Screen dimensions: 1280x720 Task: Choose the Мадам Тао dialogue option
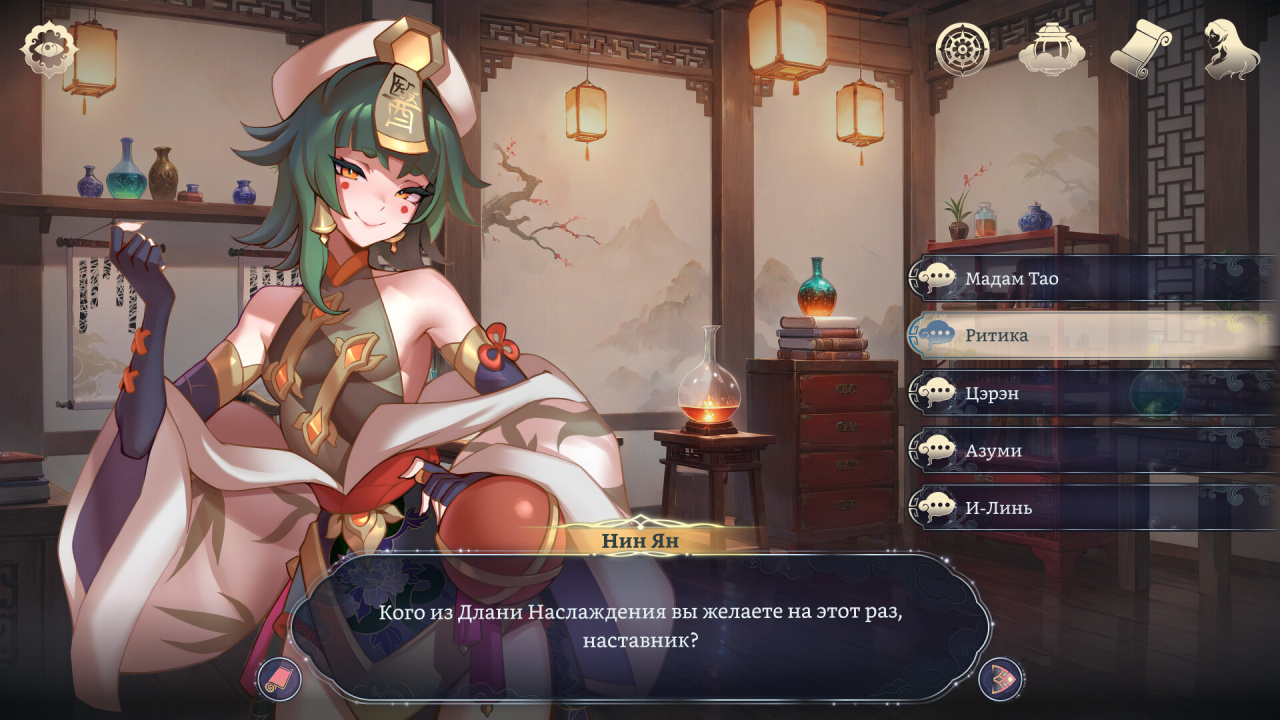[1090, 278]
